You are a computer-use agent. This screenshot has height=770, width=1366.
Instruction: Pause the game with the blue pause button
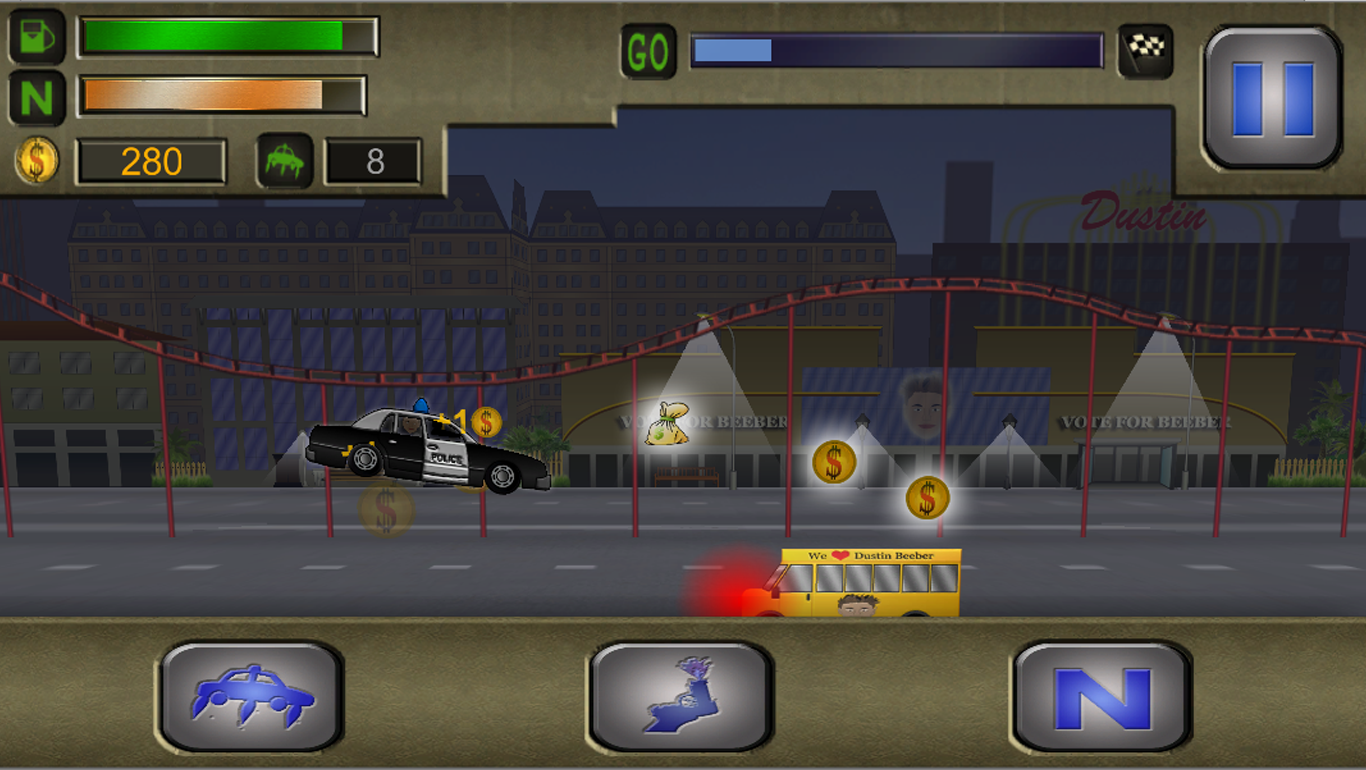[1272, 98]
